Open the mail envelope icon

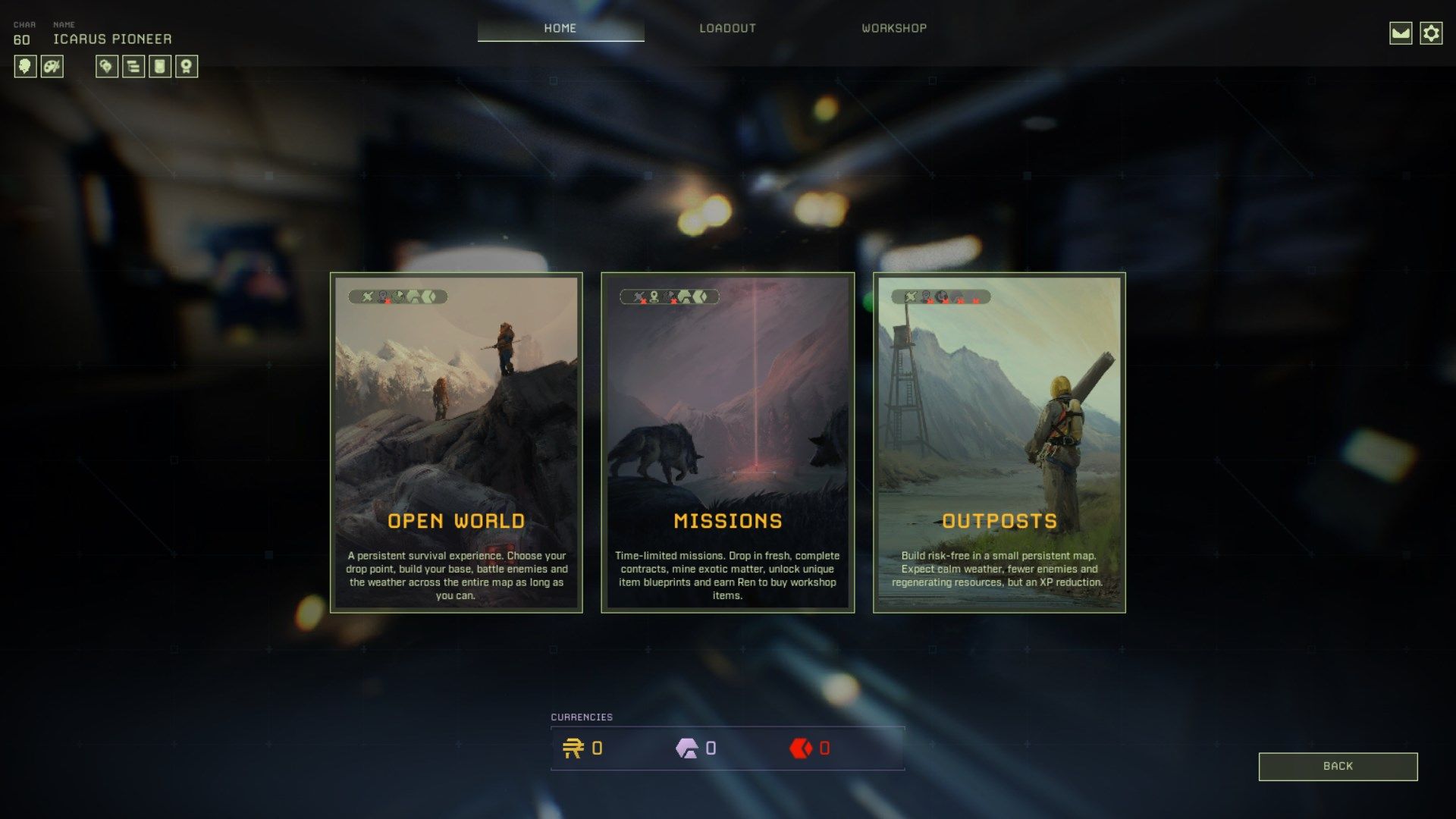click(x=1401, y=33)
